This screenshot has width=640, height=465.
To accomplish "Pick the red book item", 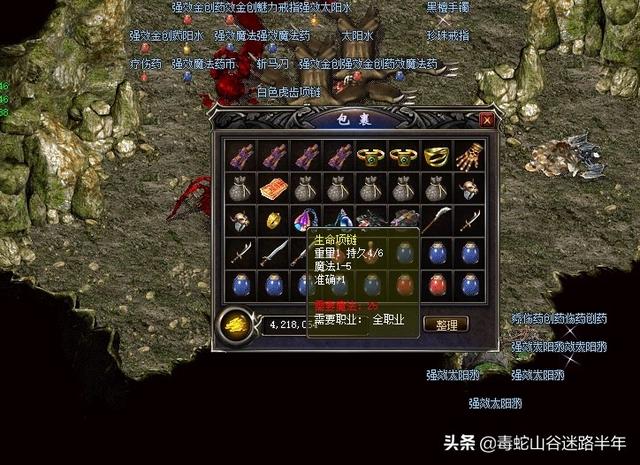I will click(273, 188).
